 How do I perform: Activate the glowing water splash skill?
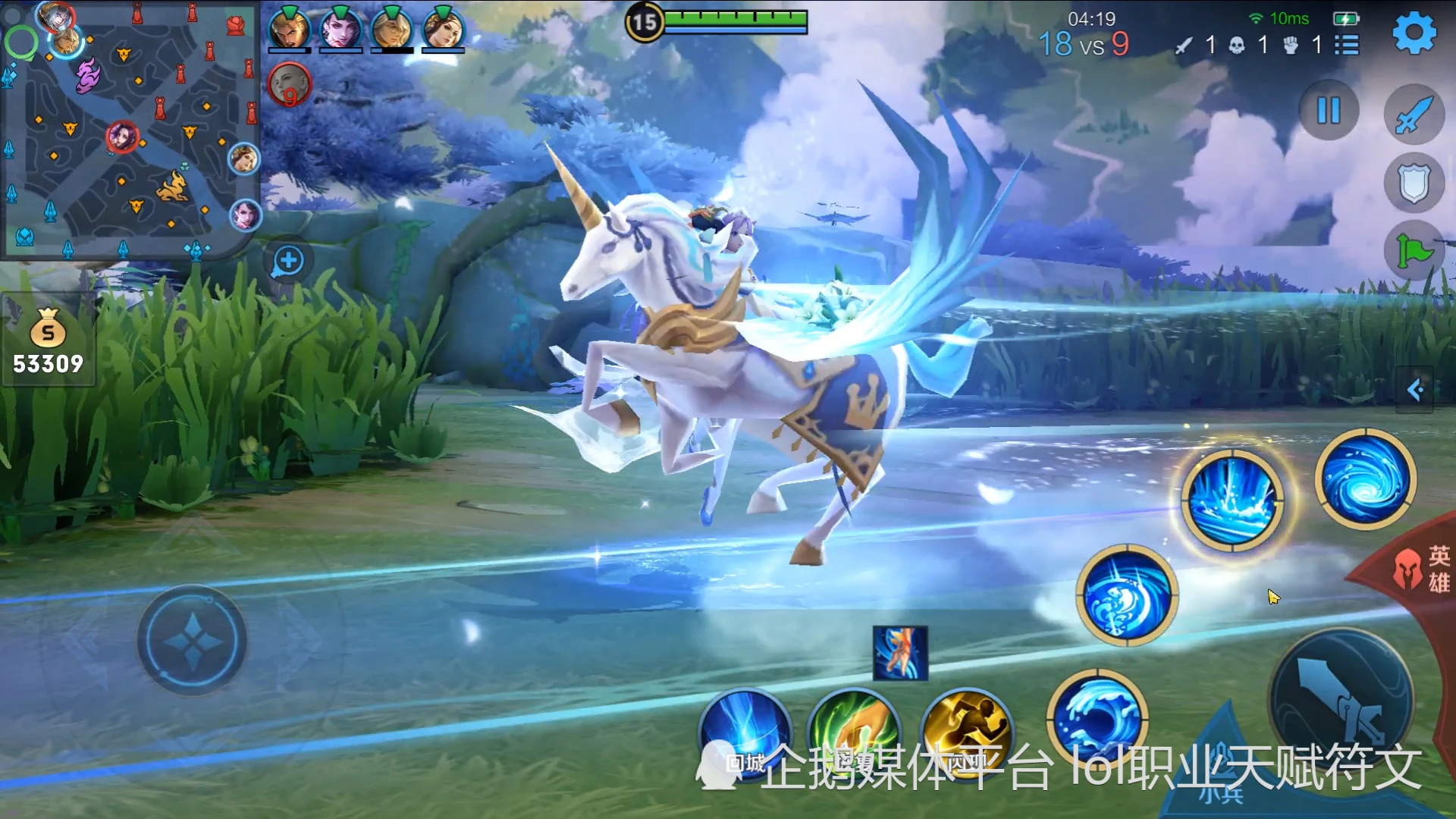coord(1233,500)
